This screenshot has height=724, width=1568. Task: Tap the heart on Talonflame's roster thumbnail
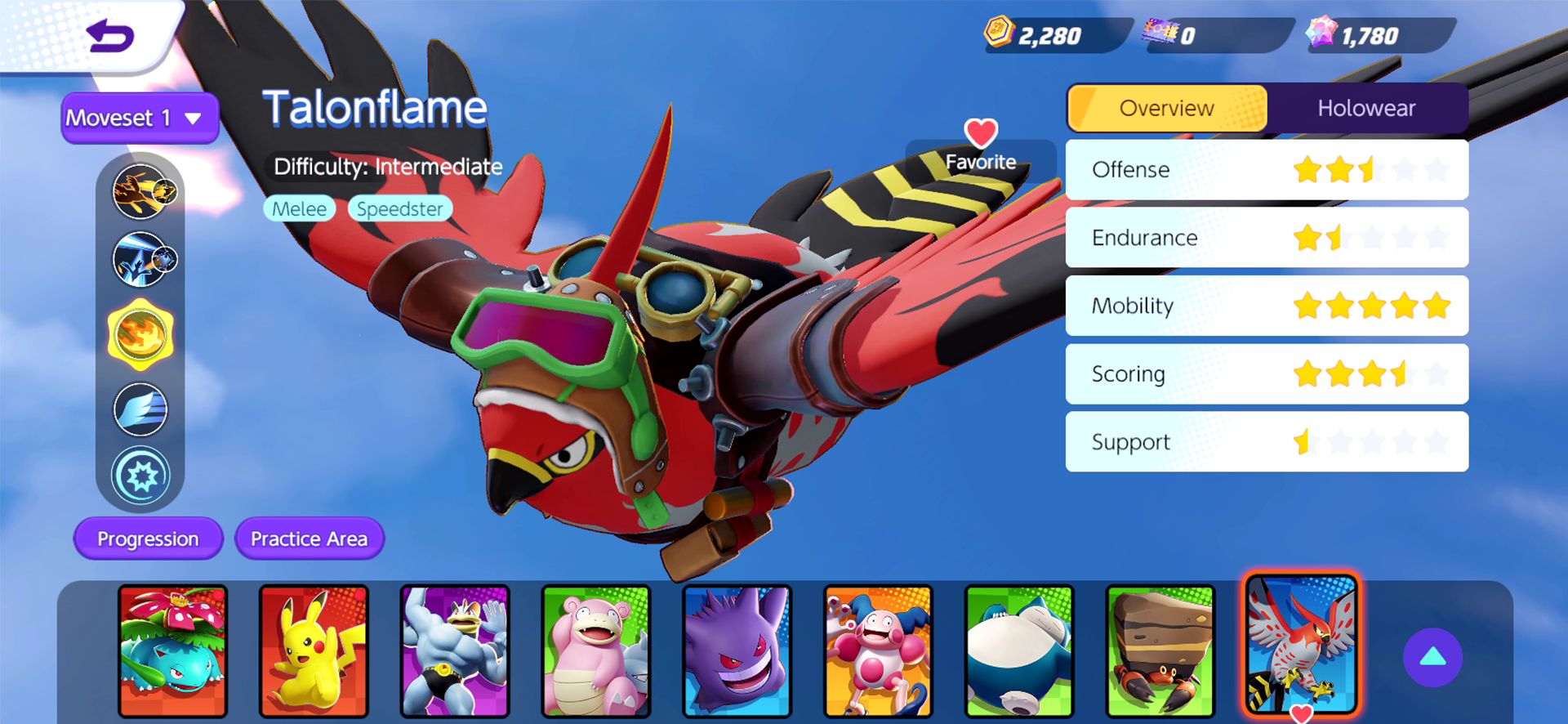pyautogui.click(x=1301, y=713)
